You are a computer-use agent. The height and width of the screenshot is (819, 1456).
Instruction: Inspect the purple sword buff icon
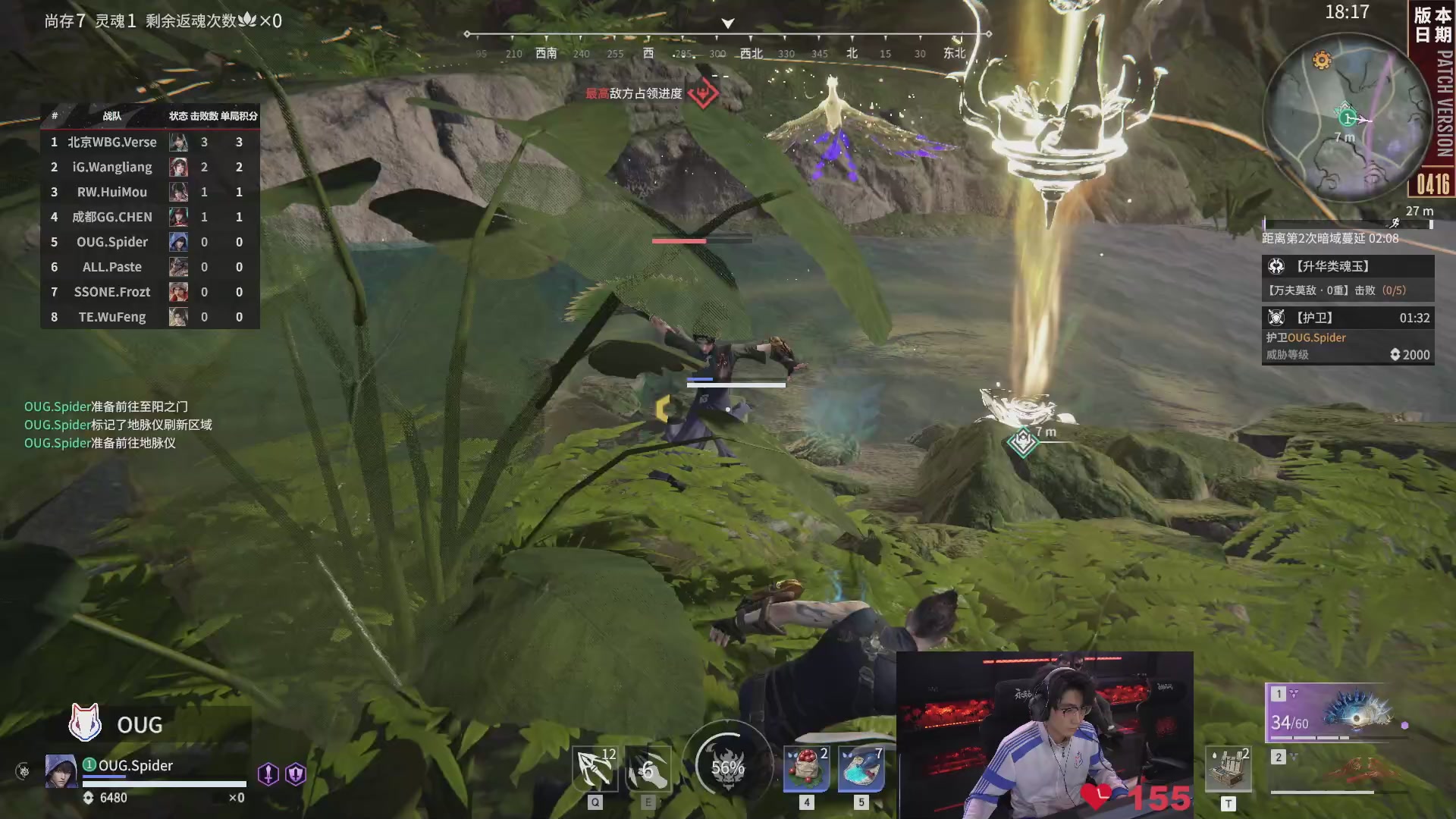click(268, 773)
